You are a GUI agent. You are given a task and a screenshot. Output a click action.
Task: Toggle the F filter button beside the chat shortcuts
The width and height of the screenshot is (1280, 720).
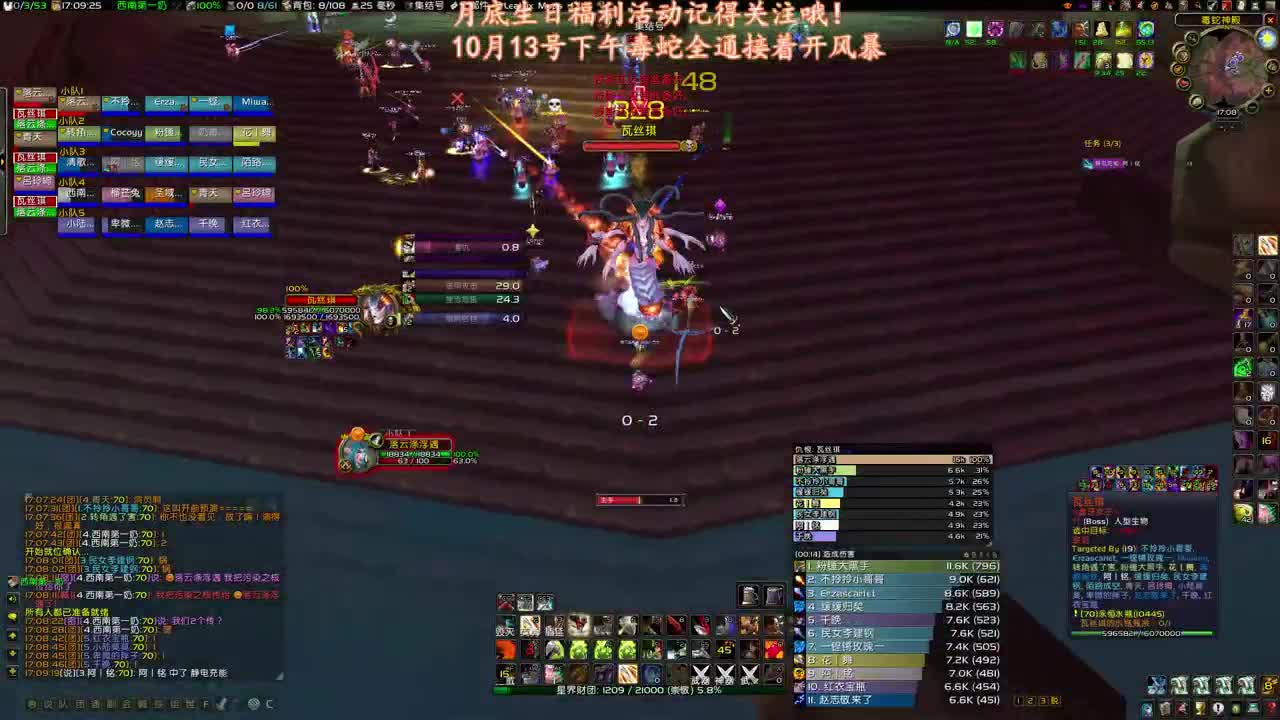(x=205, y=704)
